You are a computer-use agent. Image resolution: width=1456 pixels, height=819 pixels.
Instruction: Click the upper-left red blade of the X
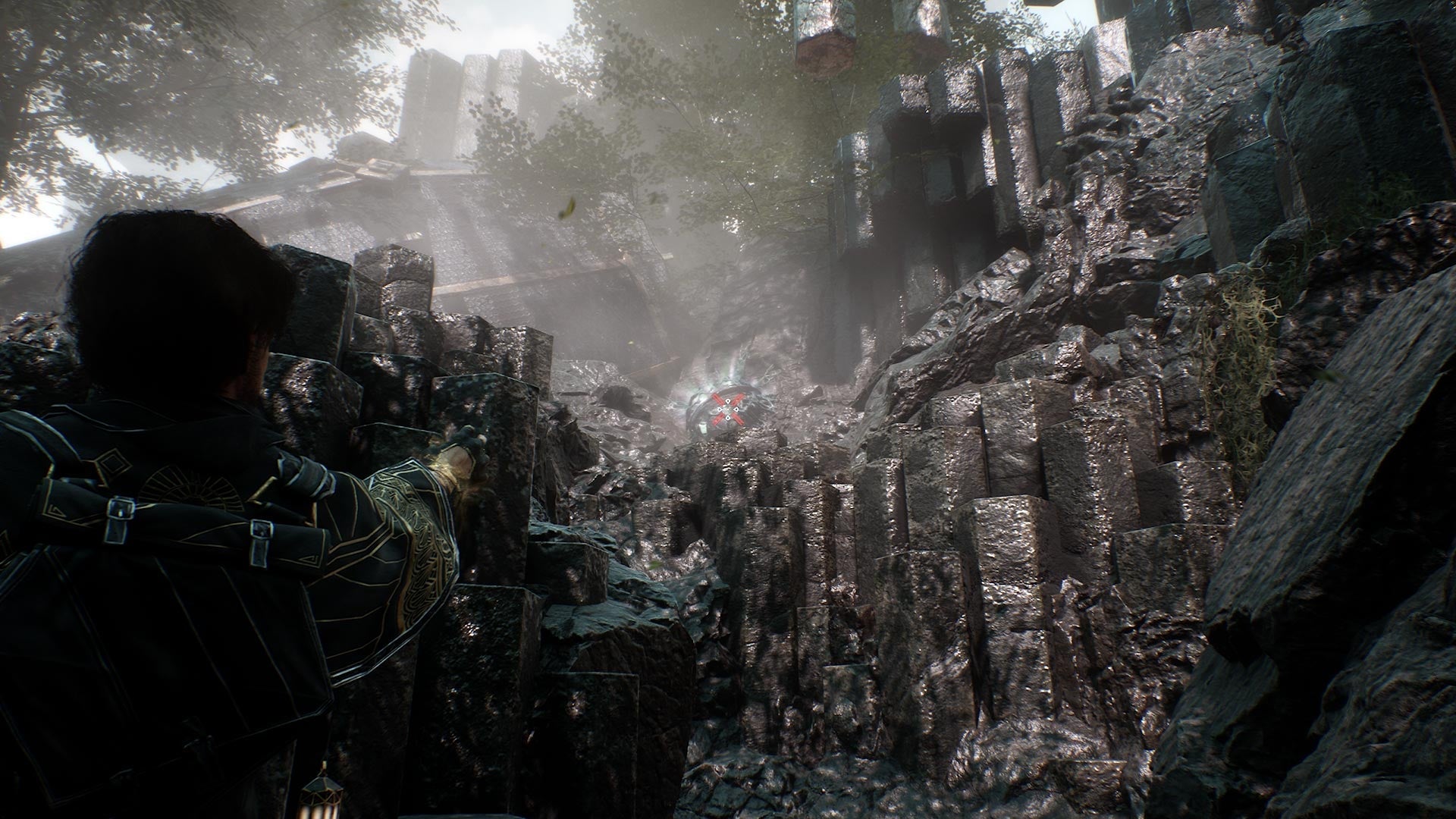point(717,399)
